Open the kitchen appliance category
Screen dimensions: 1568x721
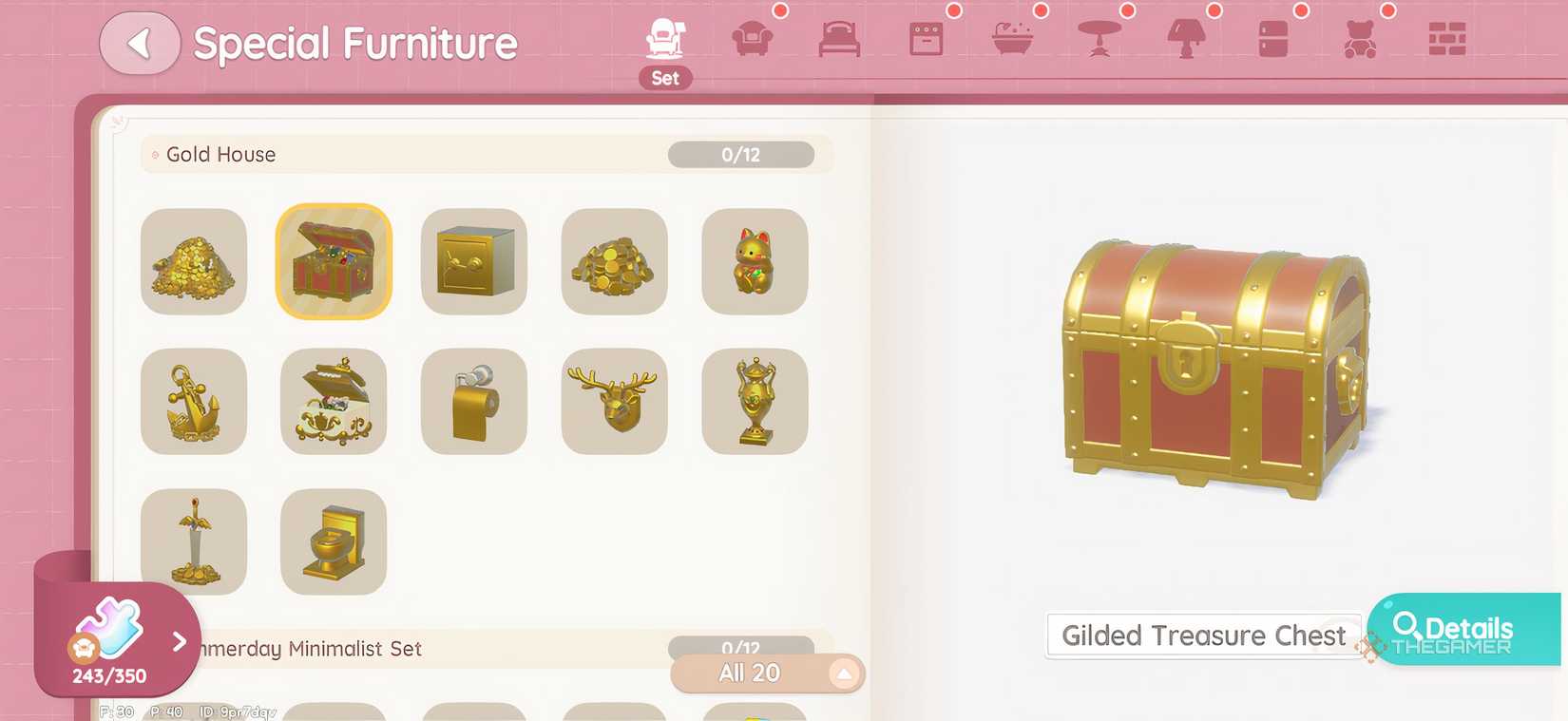point(924,40)
